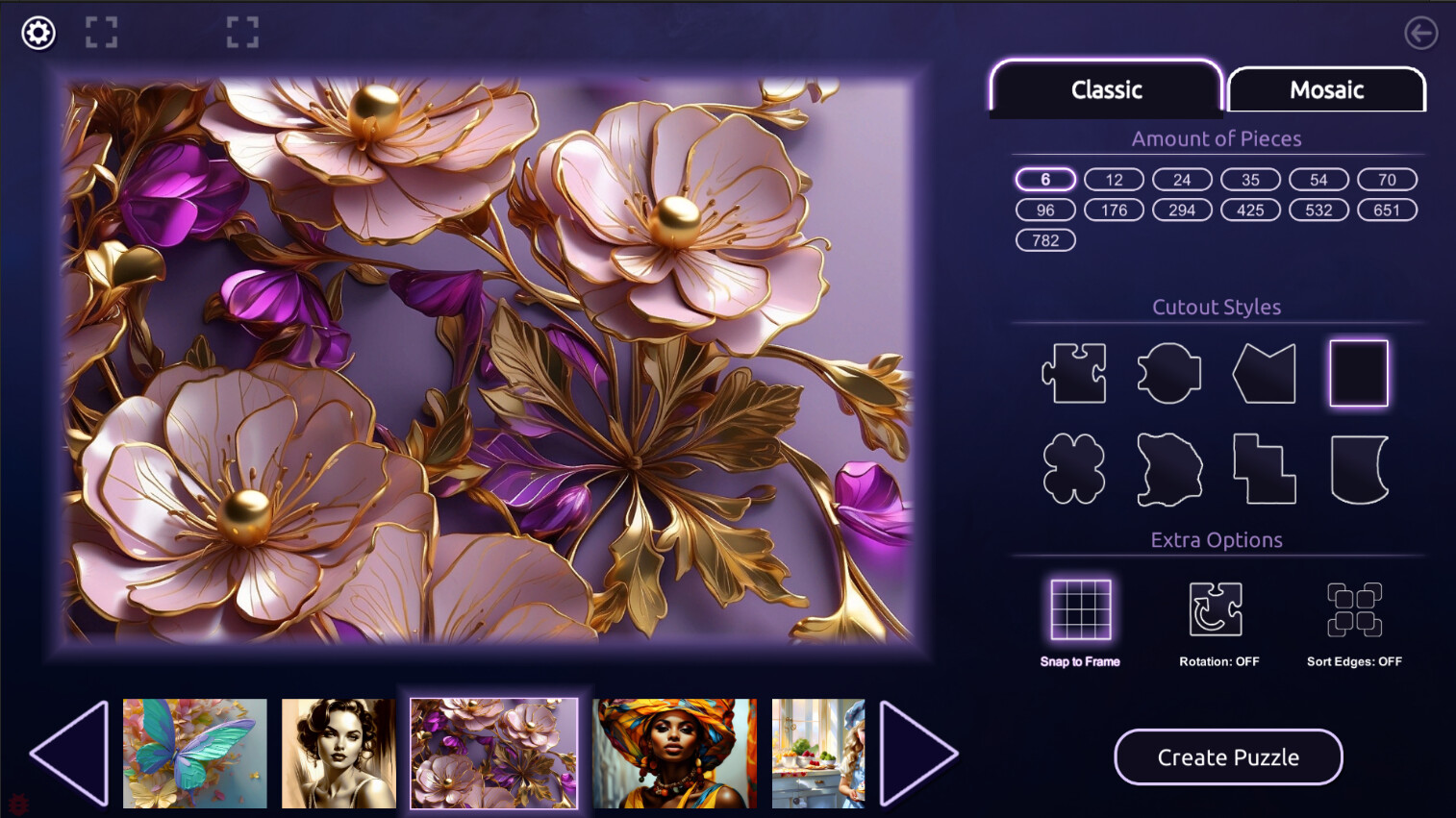The image size is (1456, 818).
Task: Open the settings gear menu
Action: pyautogui.click(x=38, y=32)
